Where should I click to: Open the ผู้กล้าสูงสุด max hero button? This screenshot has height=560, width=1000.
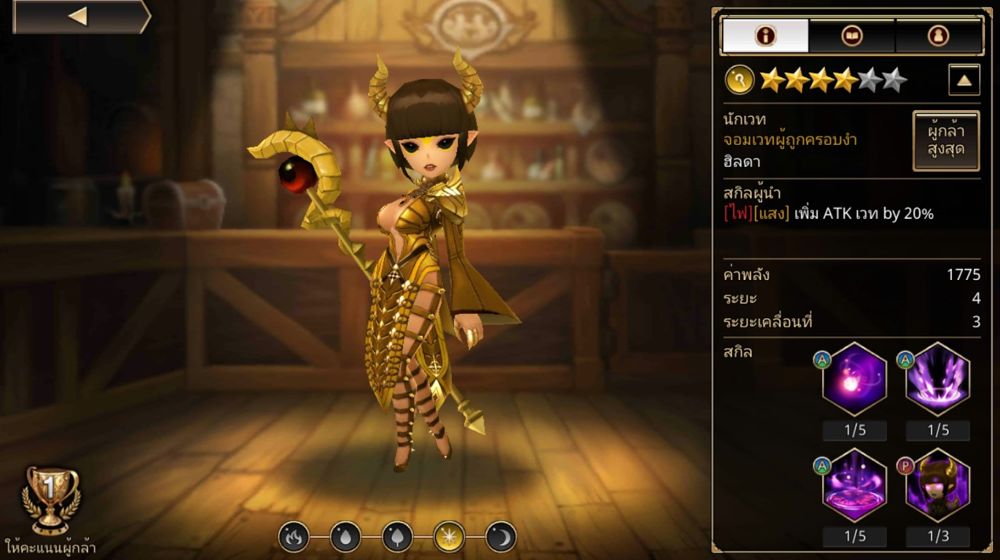[945, 141]
